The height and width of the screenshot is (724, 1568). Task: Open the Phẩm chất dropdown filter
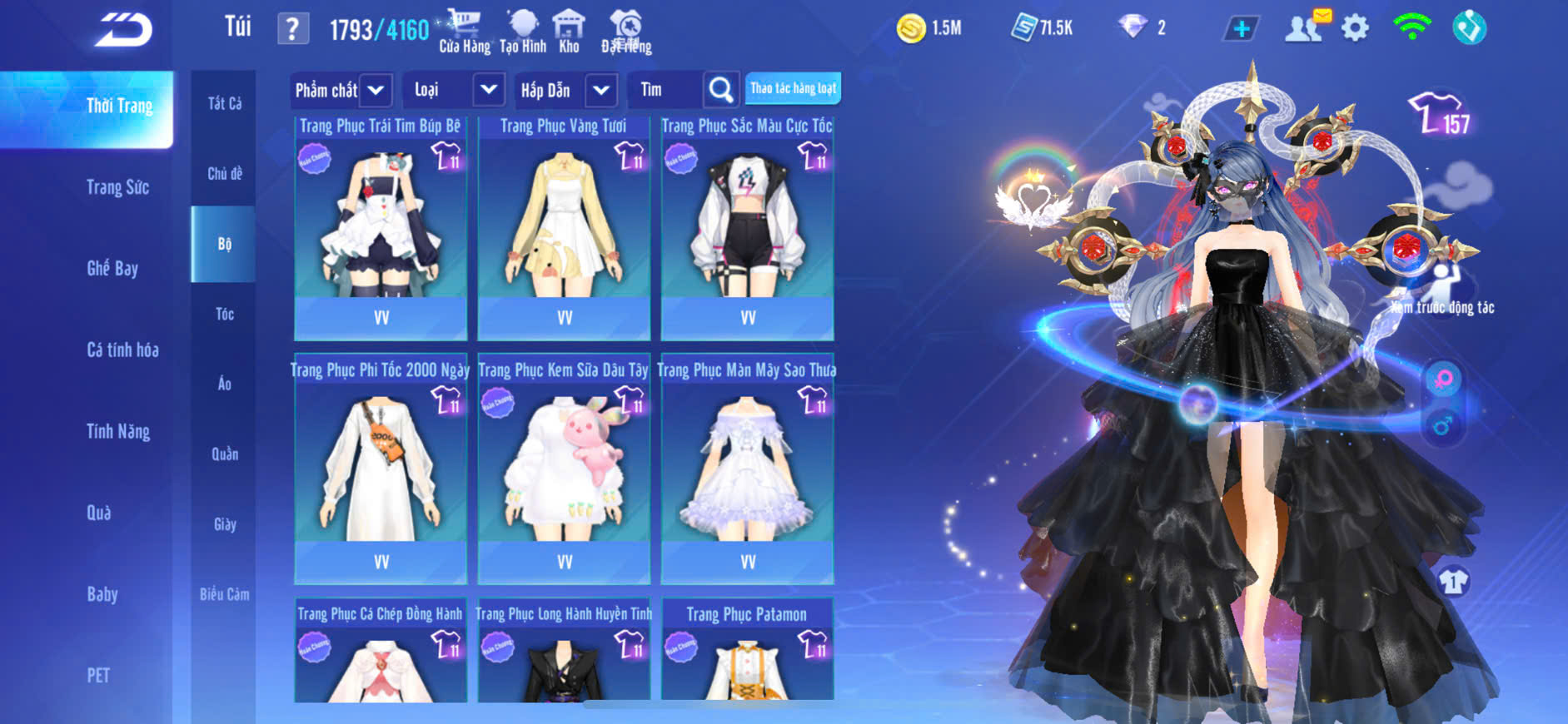tap(341, 90)
